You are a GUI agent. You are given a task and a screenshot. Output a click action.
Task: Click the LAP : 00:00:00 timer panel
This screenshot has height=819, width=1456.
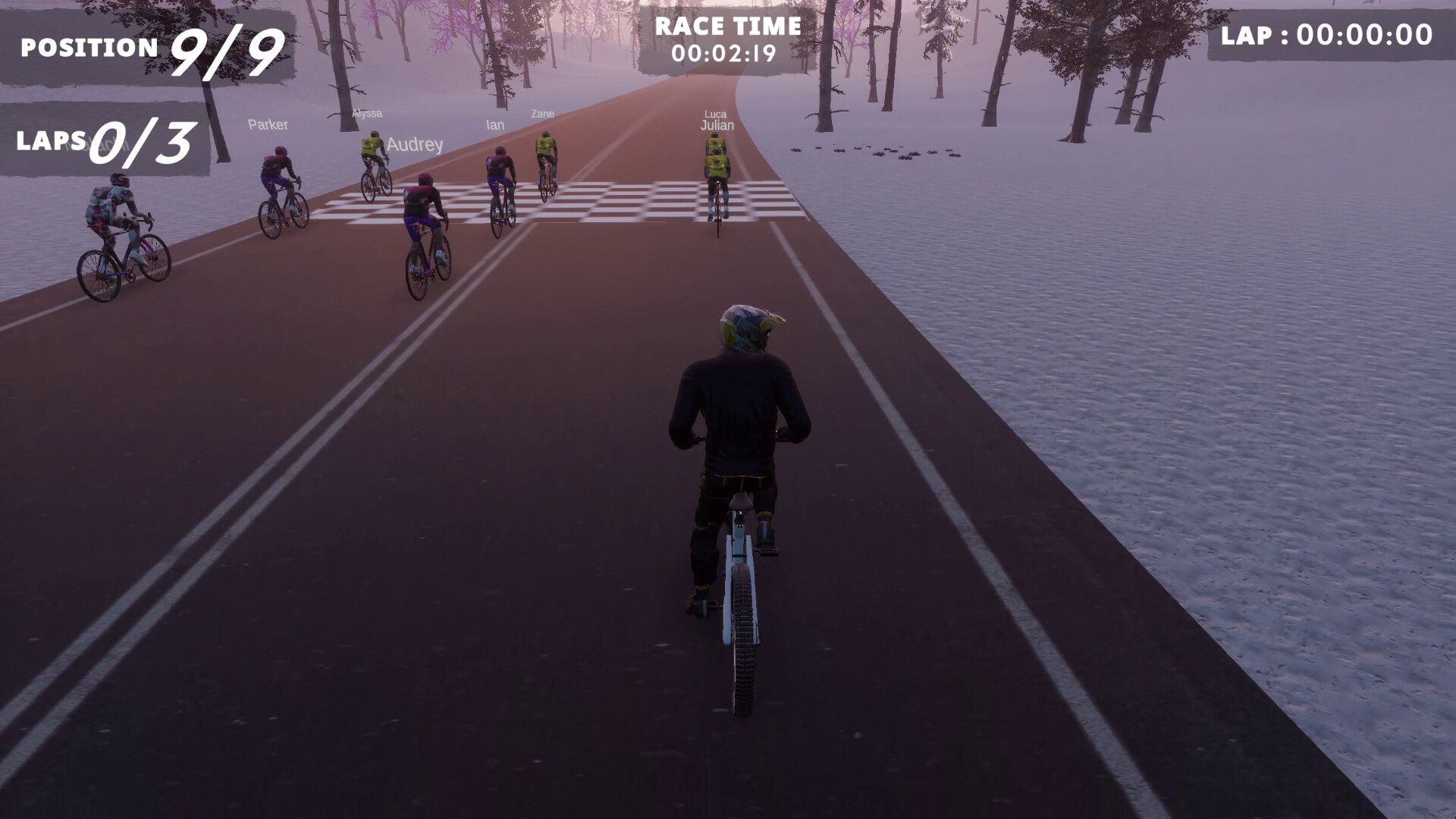pos(1327,34)
